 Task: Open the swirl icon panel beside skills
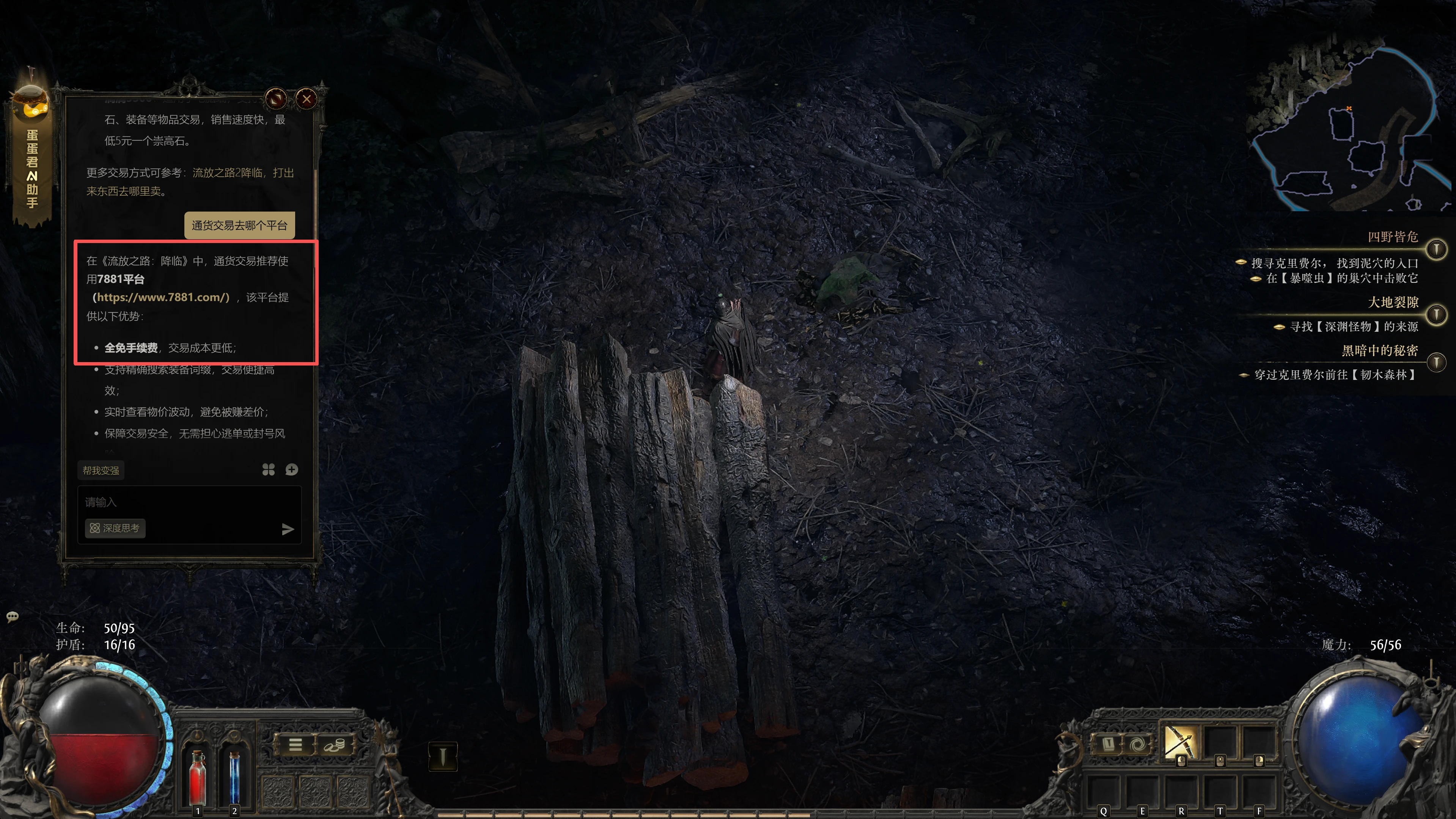1137,744
